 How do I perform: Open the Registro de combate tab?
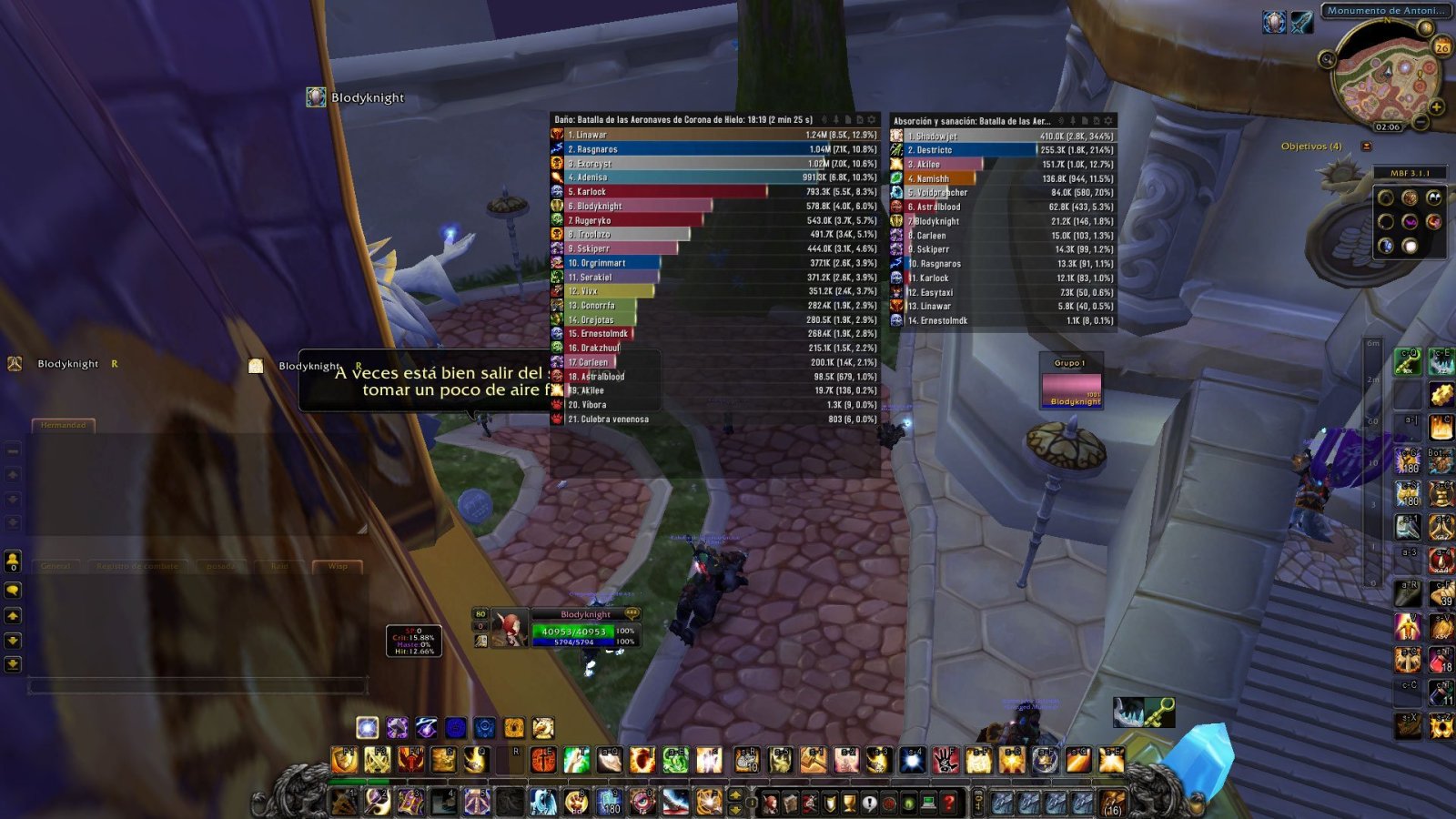(137, 566)
